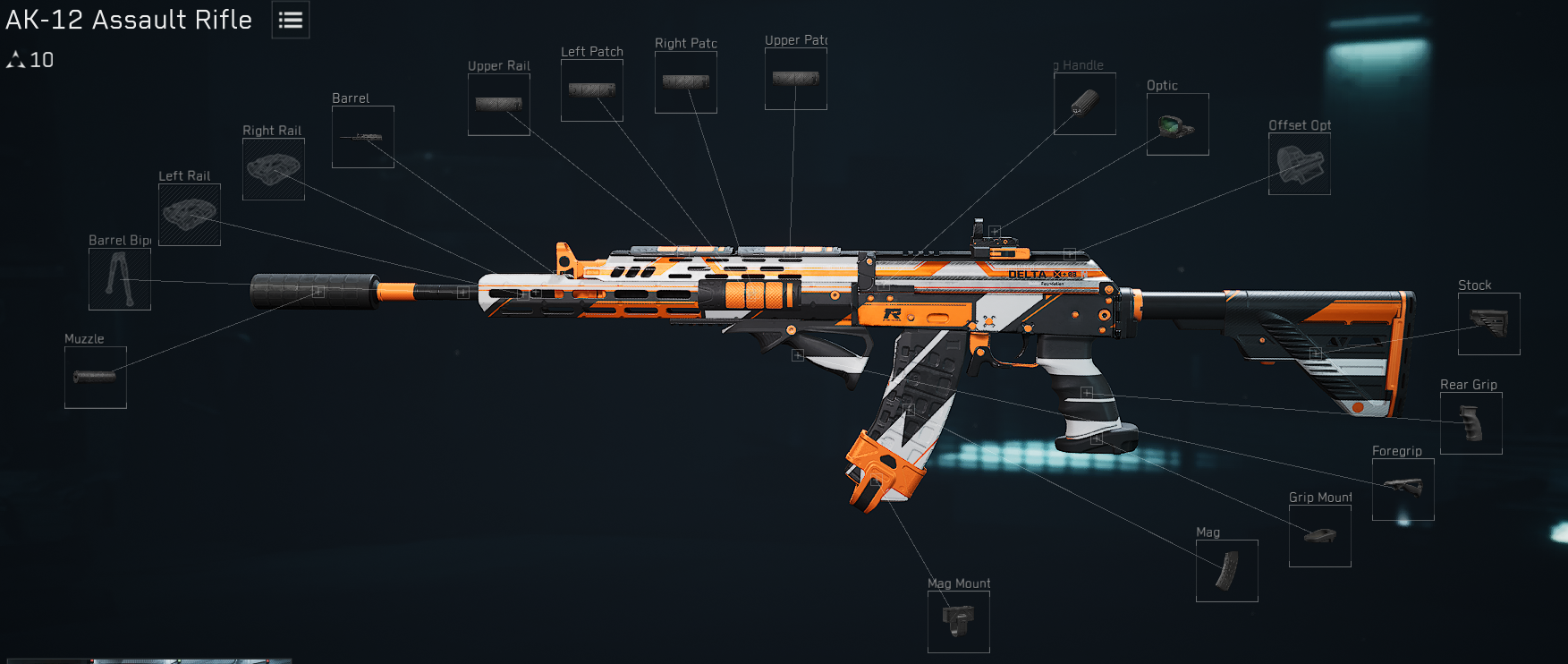The width and height of the screenshot is (1568, 664).
Task: Open the Optic attachment slot
Action: [1177, 123]
